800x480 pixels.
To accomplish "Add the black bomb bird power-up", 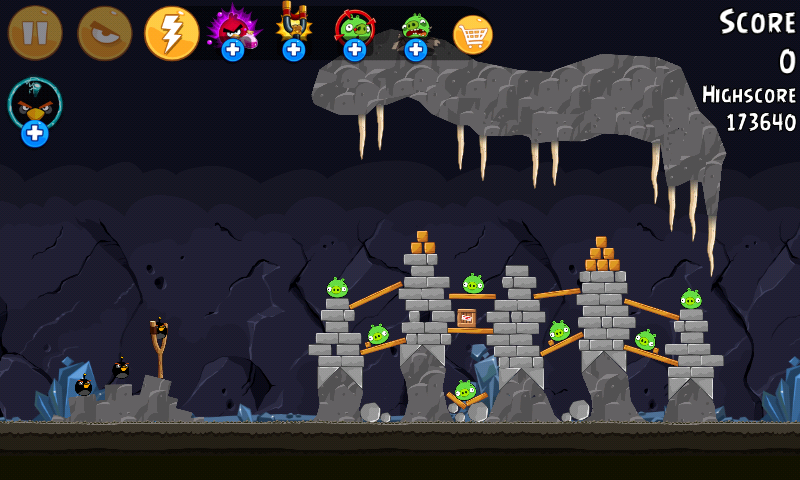I will pyautogui.click(x=35, y=108).
